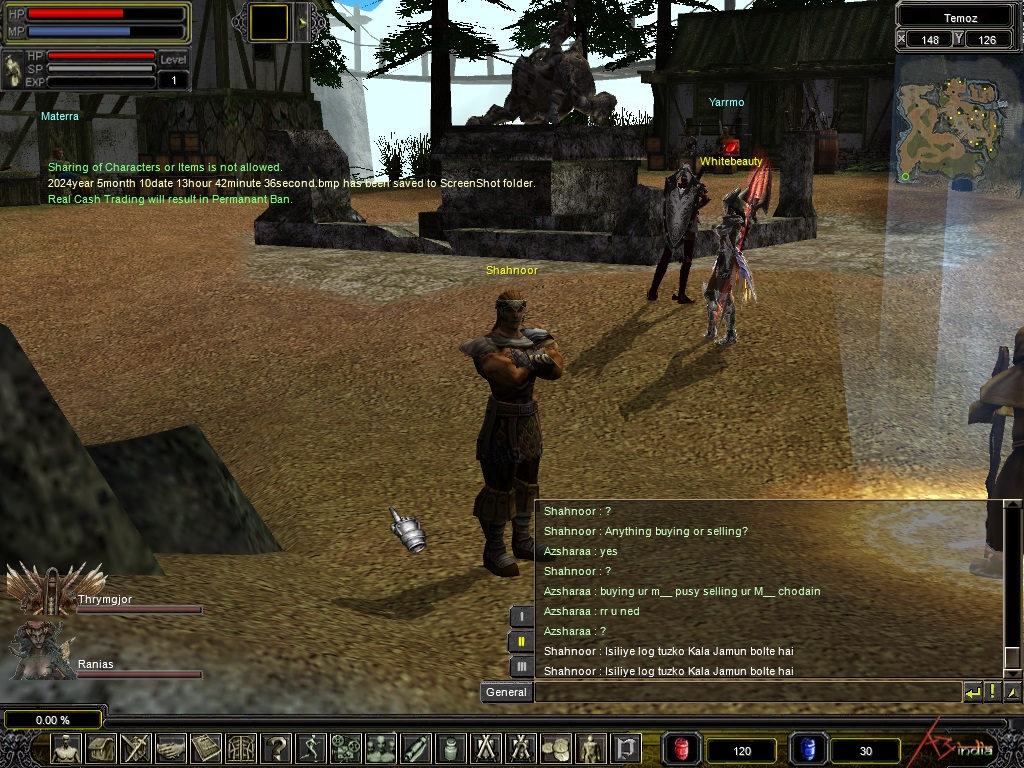Click the handshake icon in the toolbar
The height and width of the screenshot is (768, 1024).
[171, 748]
